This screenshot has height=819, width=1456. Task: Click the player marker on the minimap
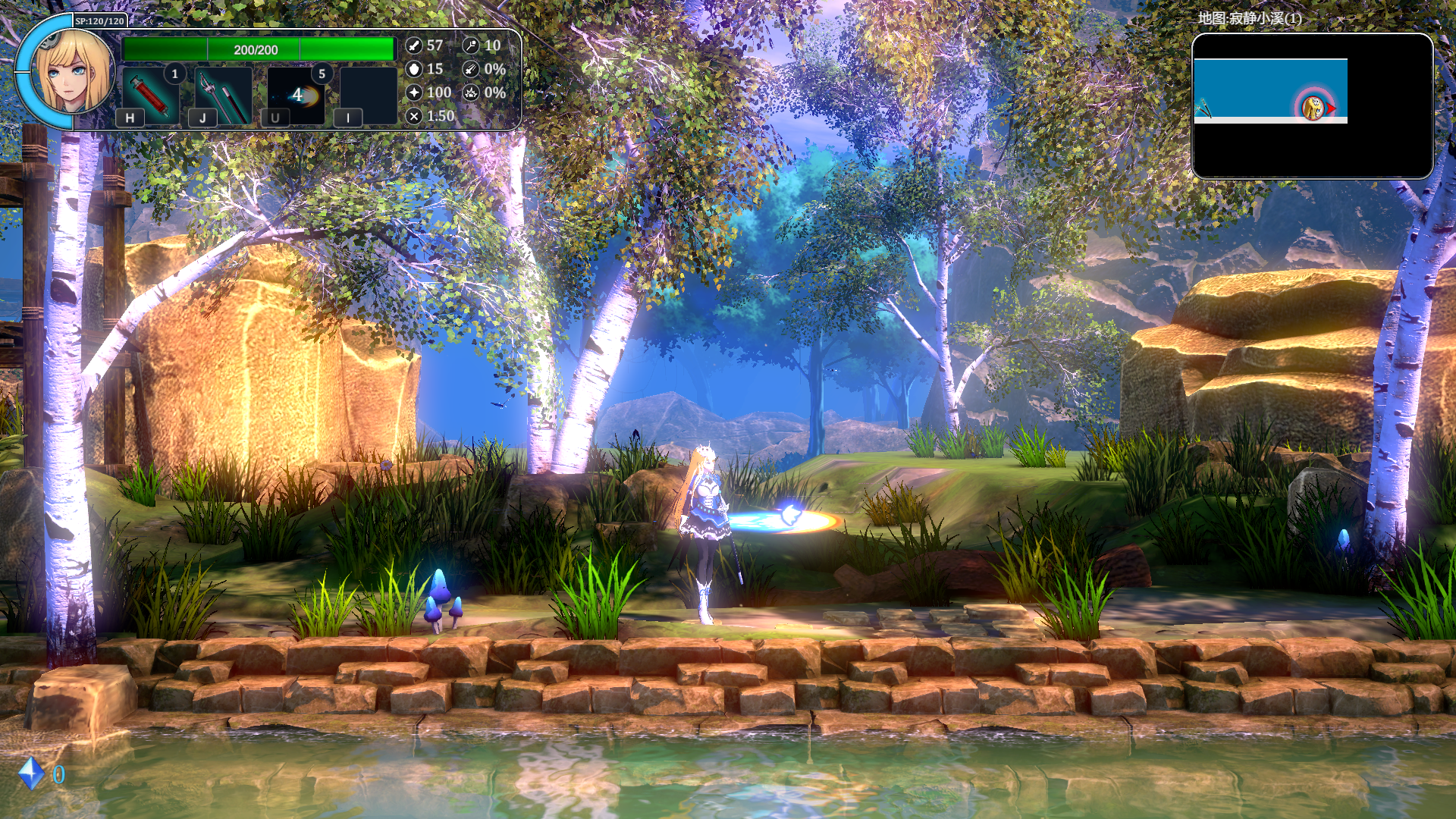(1313, 108)
